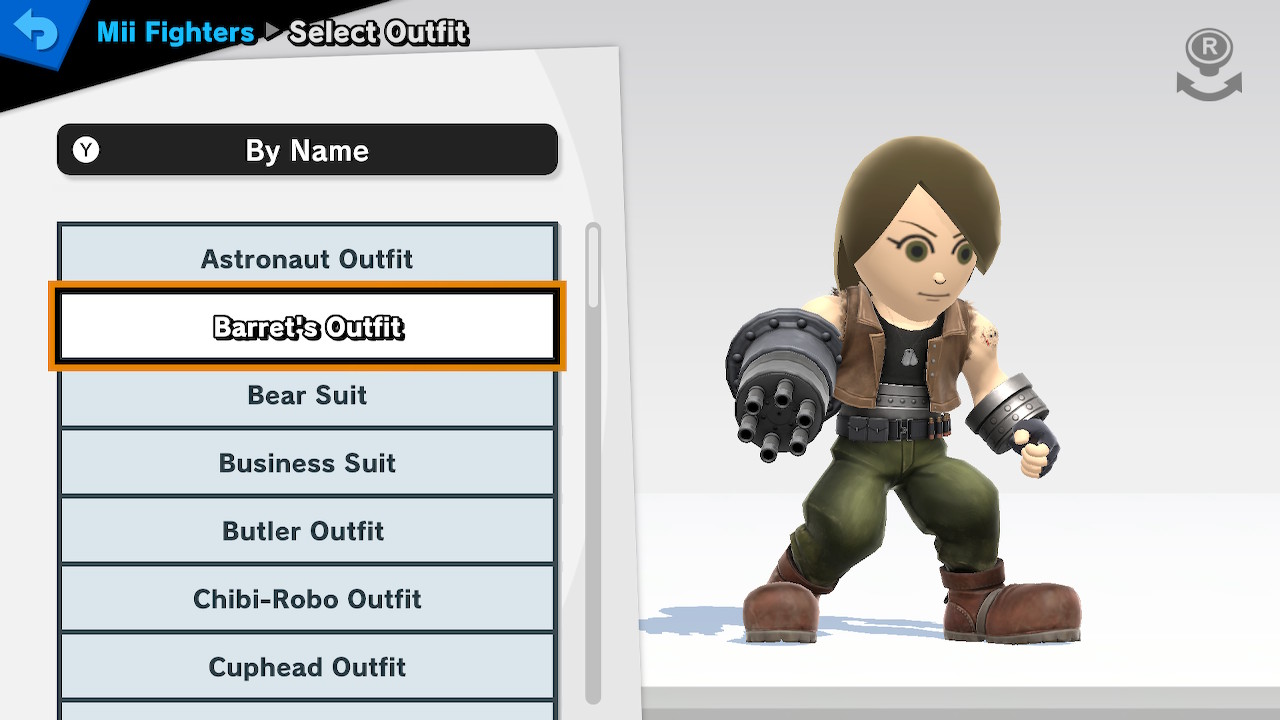The image size is (1280, 720).
Task: Choose Barret's Outfit entry
Action: click(x=307, y=326)
